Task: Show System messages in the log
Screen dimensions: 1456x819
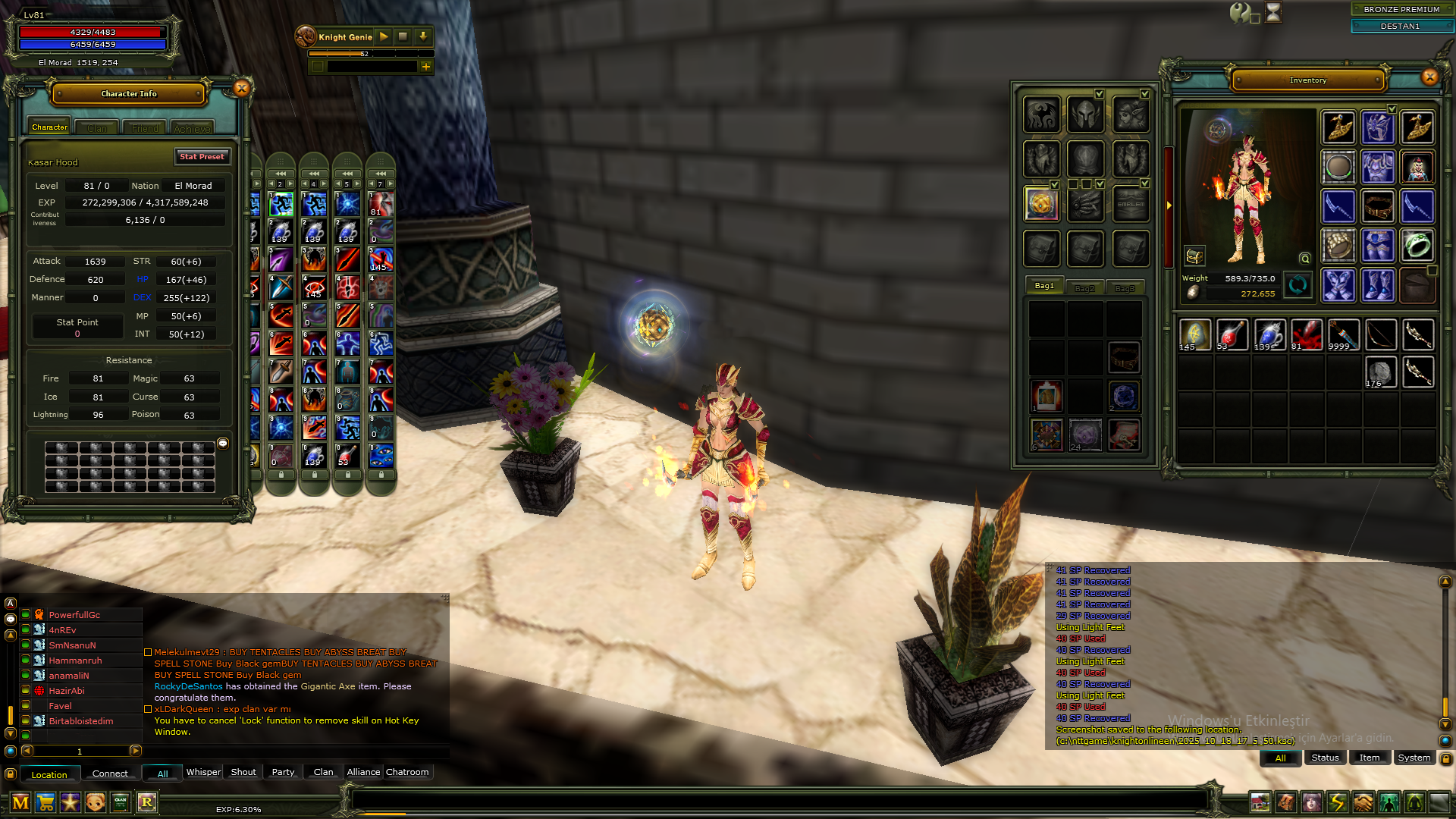Action: click(x=1414, y=758)
